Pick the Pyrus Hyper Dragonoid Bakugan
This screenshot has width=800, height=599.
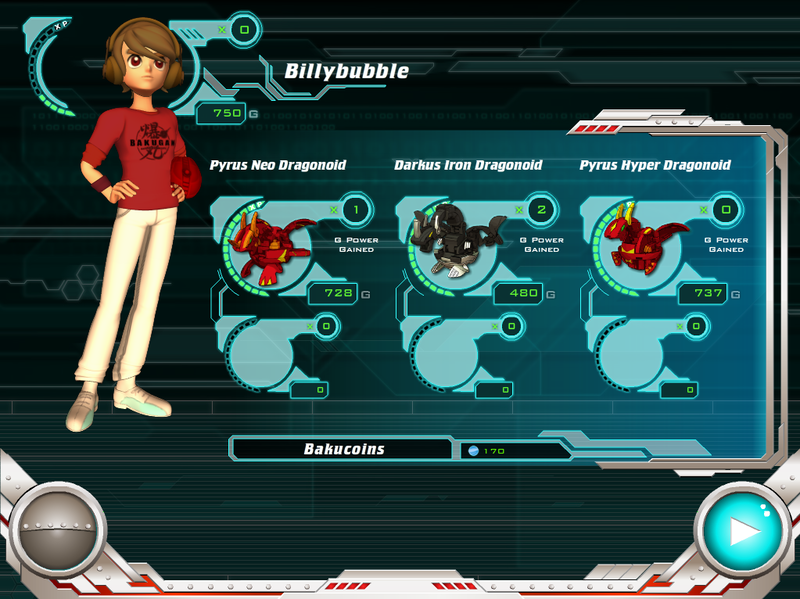pyautogui.click(x=631, y=244)
